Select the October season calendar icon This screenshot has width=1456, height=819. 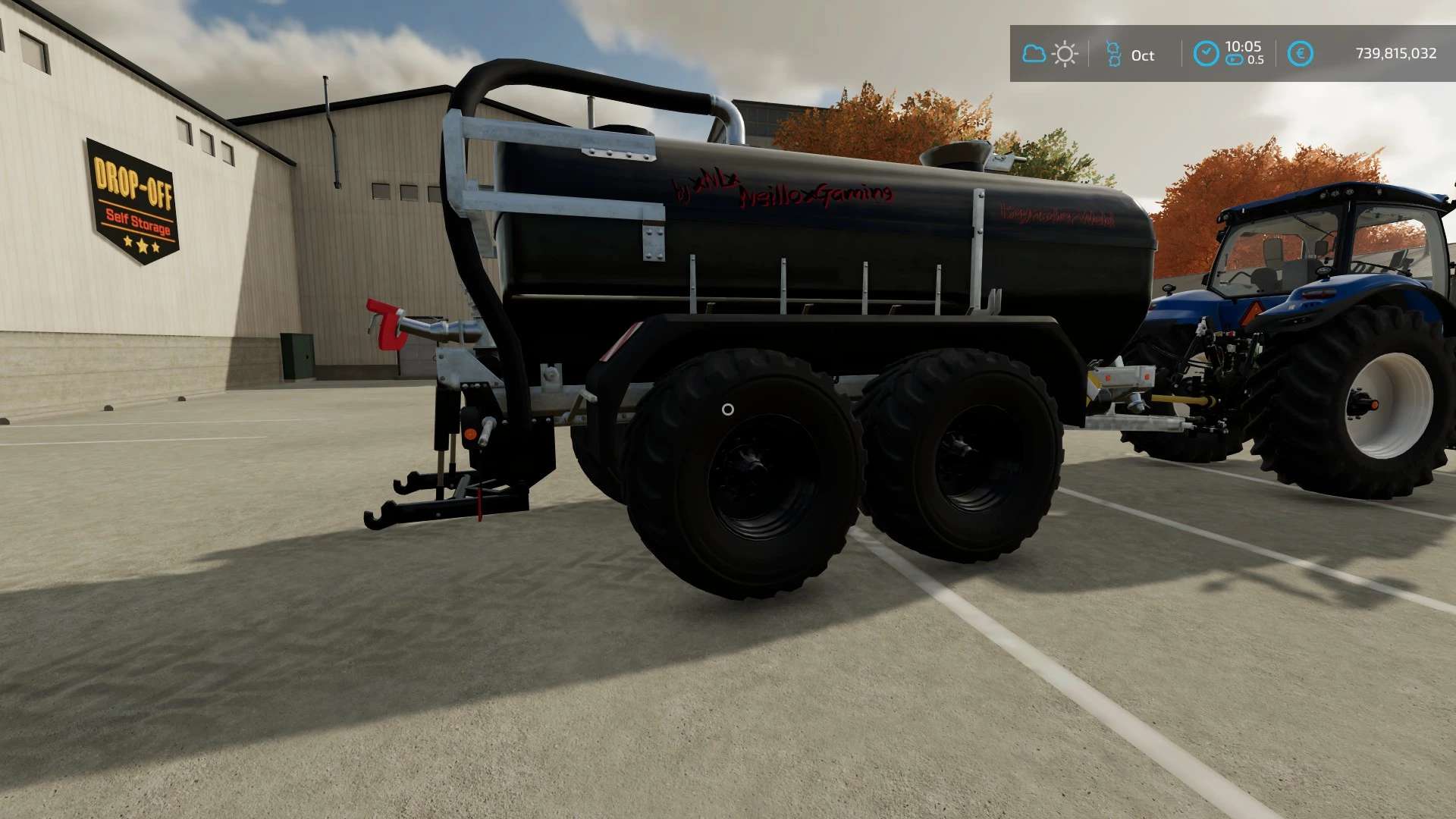click(1113, 54)
